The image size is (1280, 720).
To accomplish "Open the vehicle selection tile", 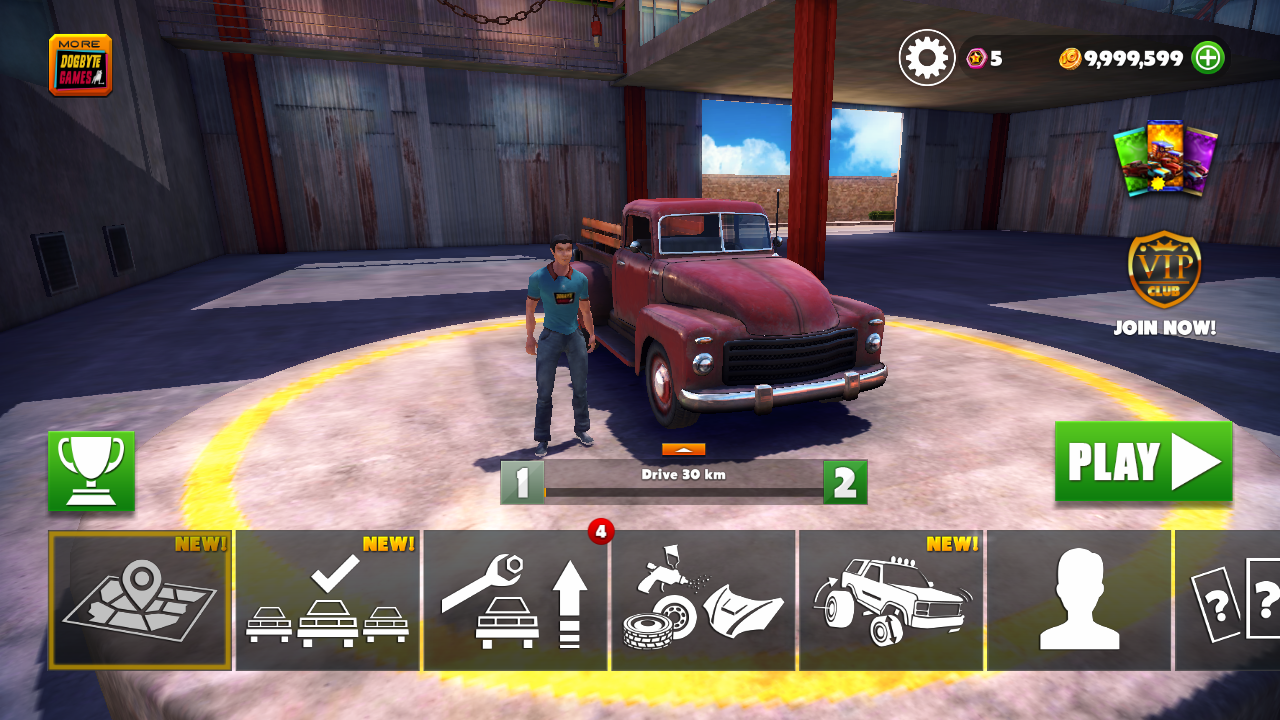I will click(328, 600).
